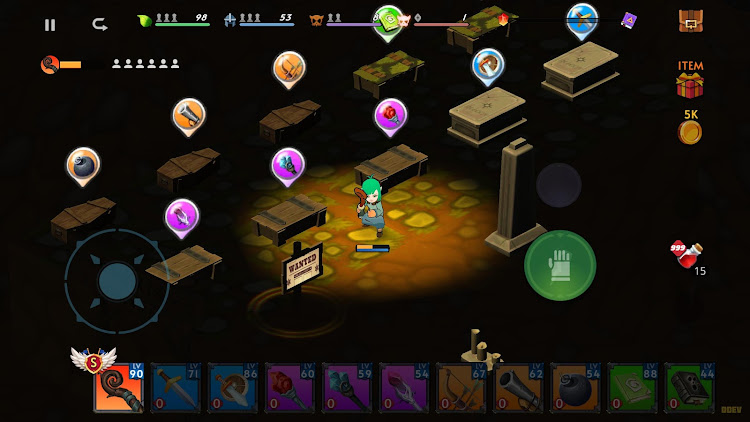Hit the green fist attack button
Screen dimensions: 750x422
(x=560, y=265)
